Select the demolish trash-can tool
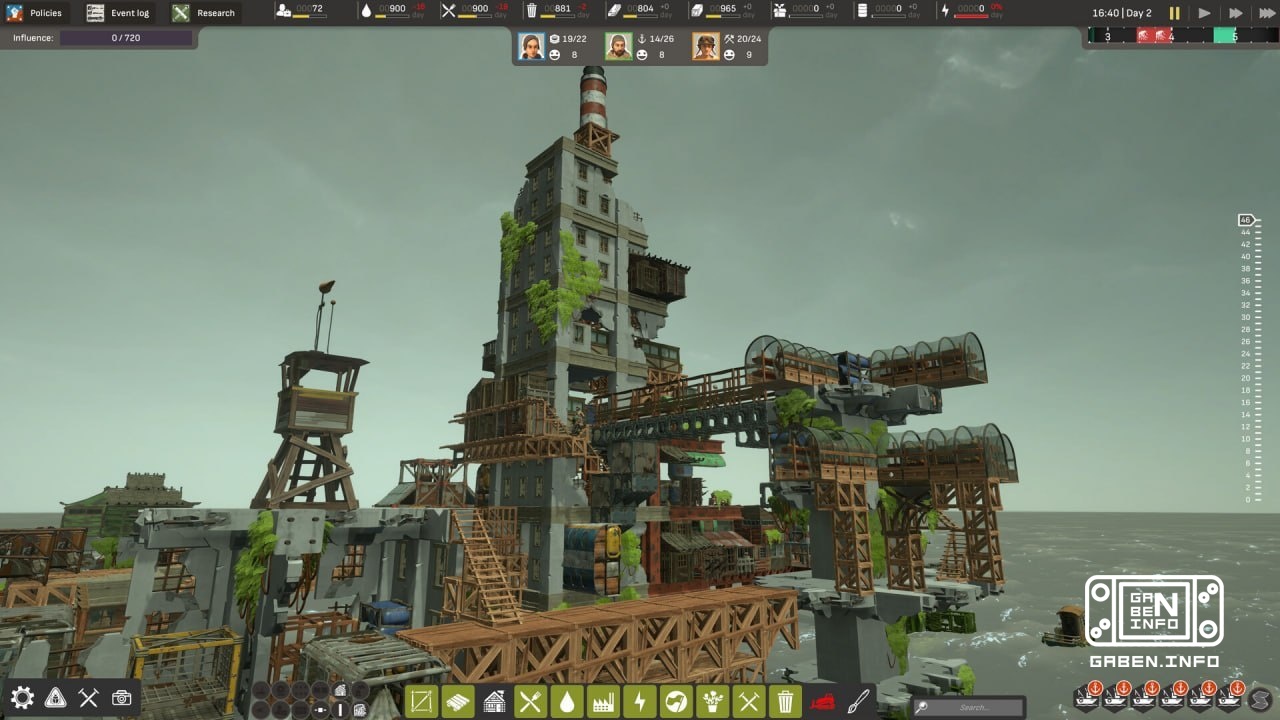This screenshot has width=1280, height=720. [785, 701]
